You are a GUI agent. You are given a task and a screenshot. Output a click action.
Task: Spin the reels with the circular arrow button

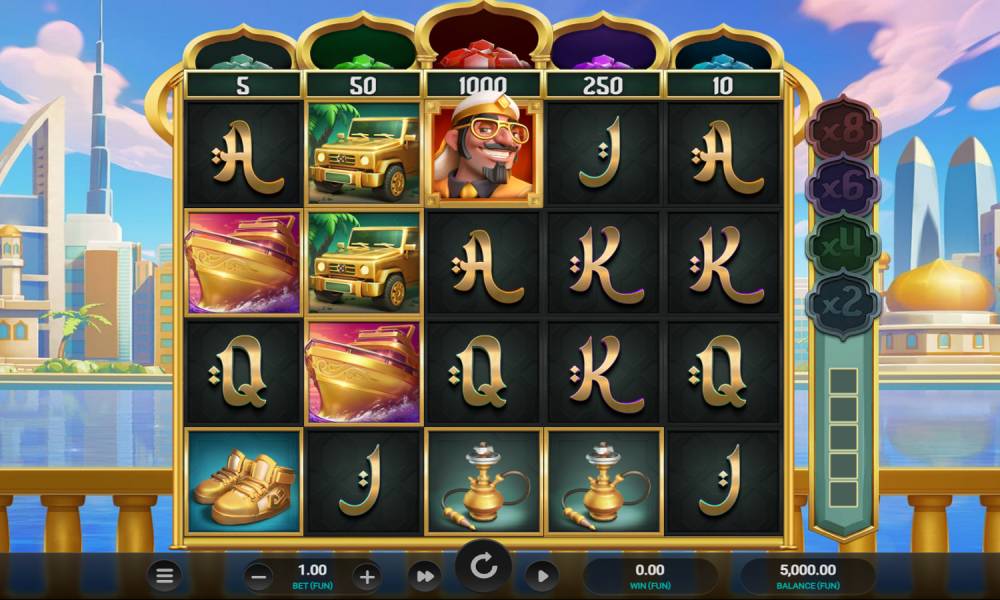(484, 568)
